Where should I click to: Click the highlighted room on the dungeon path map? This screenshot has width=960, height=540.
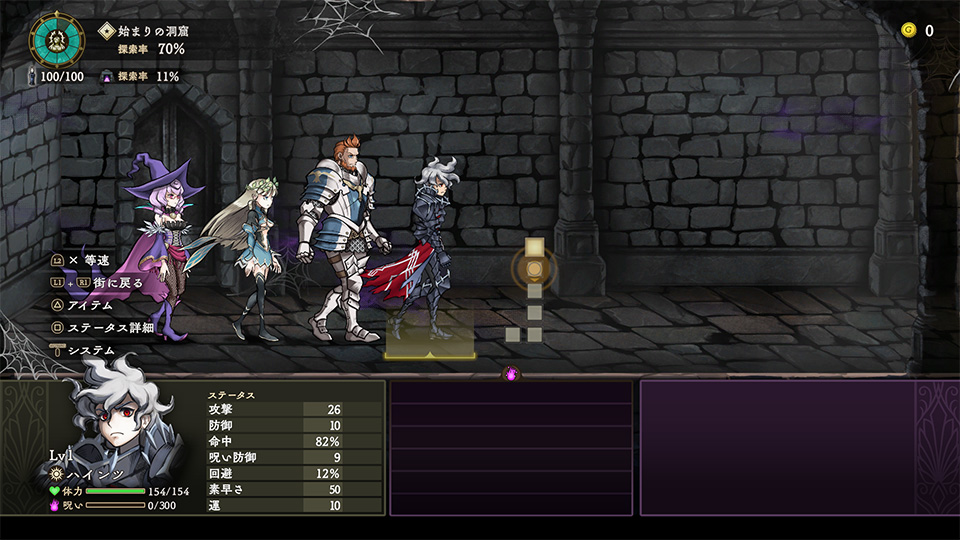(534, 268)
